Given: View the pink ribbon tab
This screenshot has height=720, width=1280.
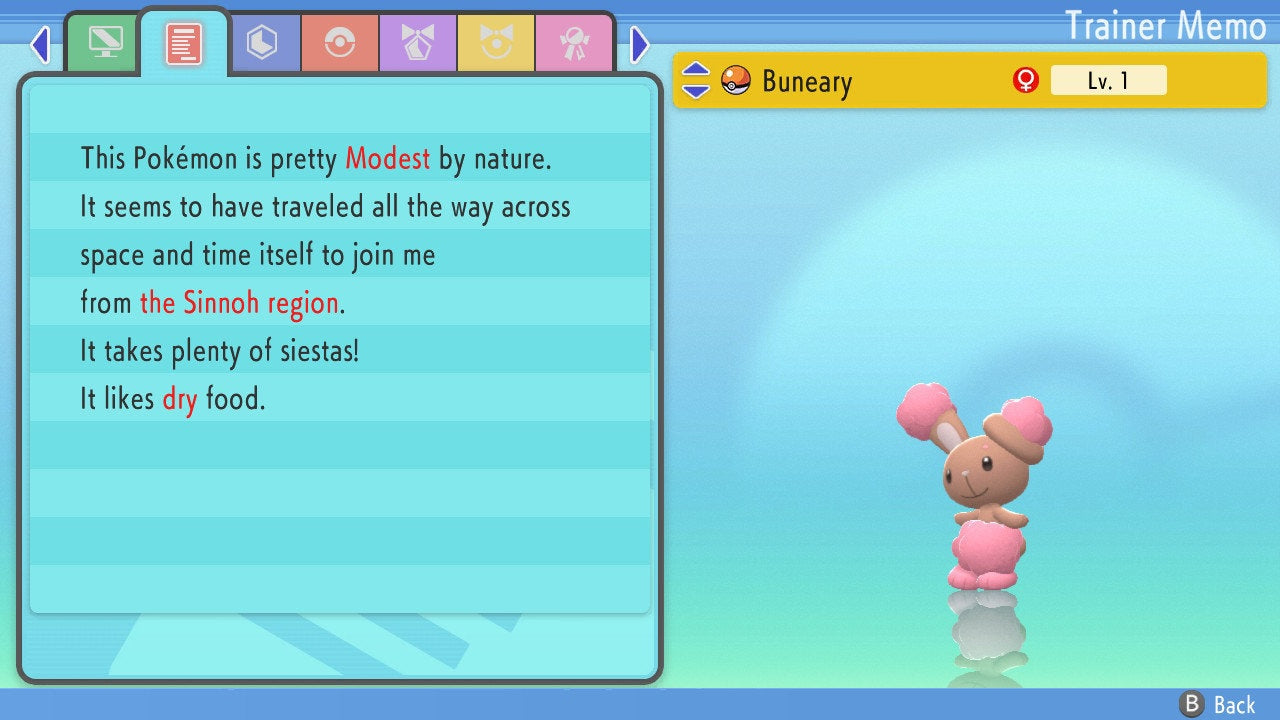Looking at the screenshot, I should pos(574,43).
